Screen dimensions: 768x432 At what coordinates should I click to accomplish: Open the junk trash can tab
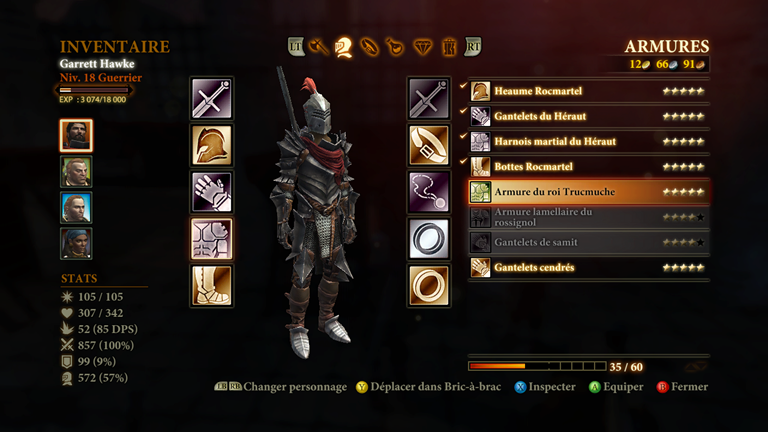[449, 45]
